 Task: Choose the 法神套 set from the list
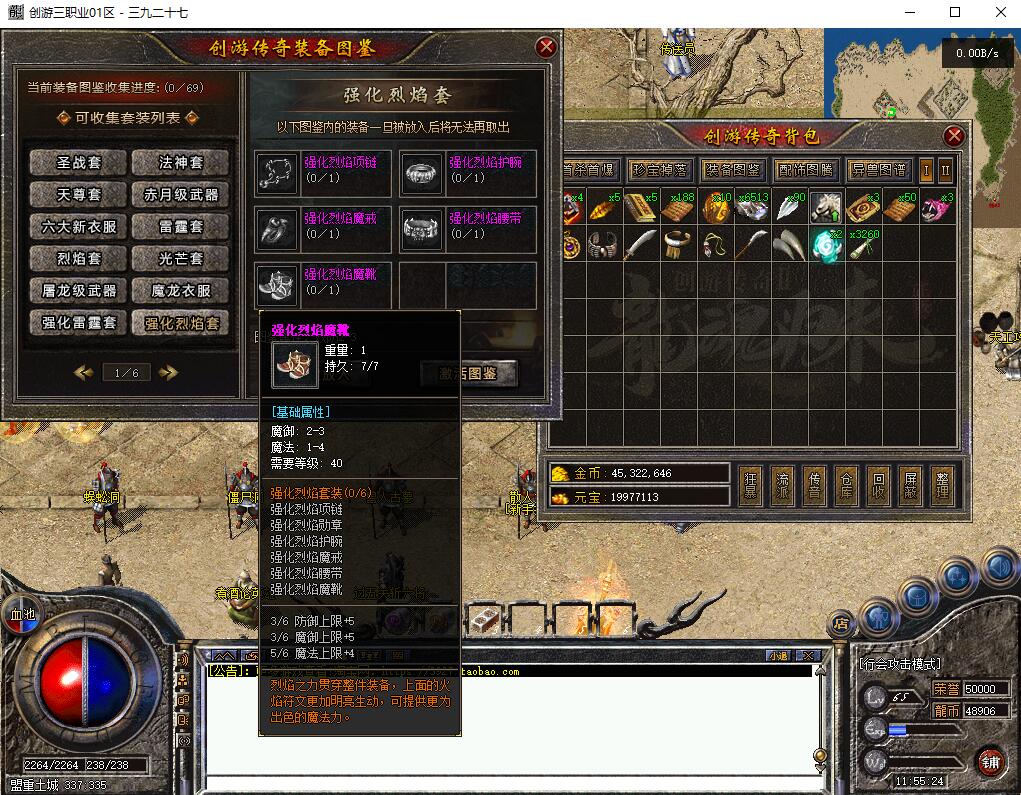coord(181,162)
